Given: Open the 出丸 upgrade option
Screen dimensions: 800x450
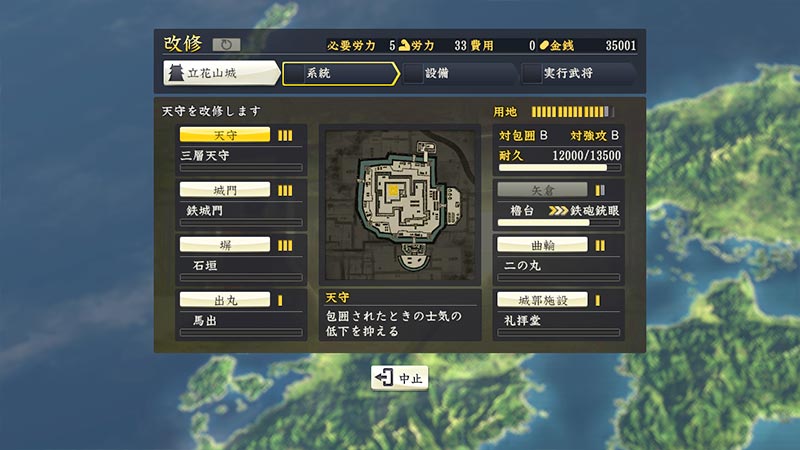Looking at the screenshot, I should click(224, 299).
